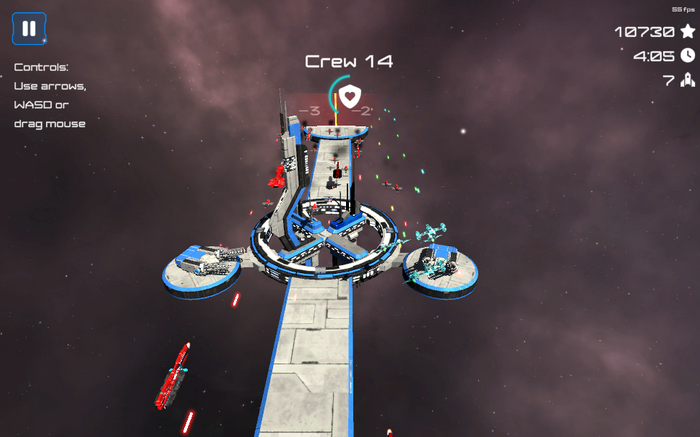Pause the game with the pause button
The height and width of the screenshot is (437, 700).
(x=29, y=29)
